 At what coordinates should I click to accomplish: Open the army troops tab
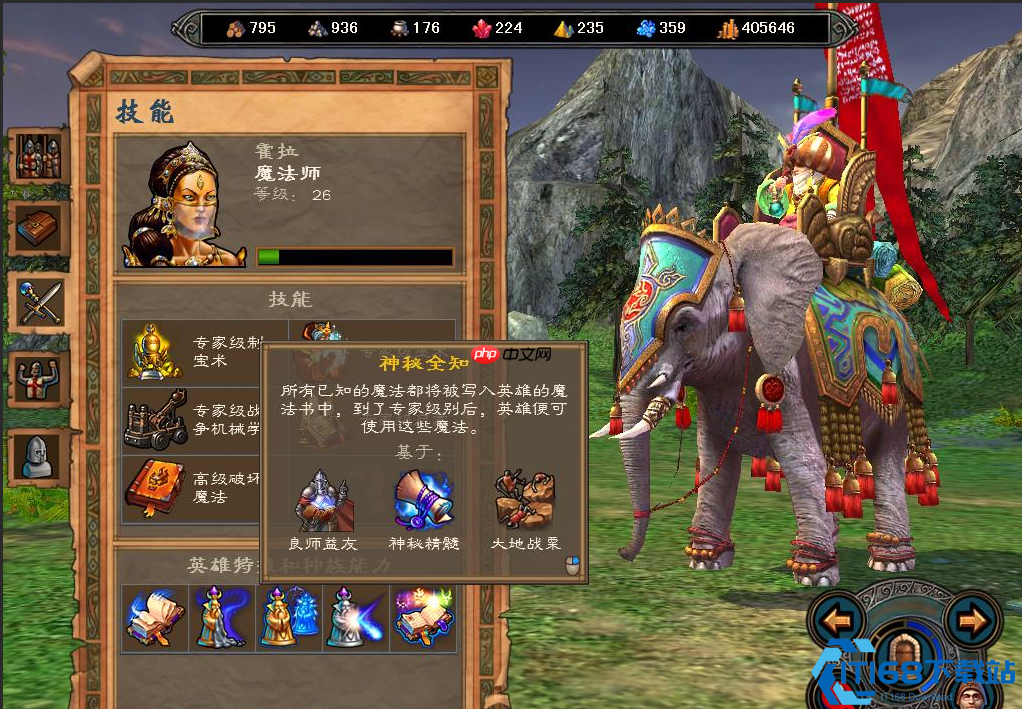coord(39,156)
